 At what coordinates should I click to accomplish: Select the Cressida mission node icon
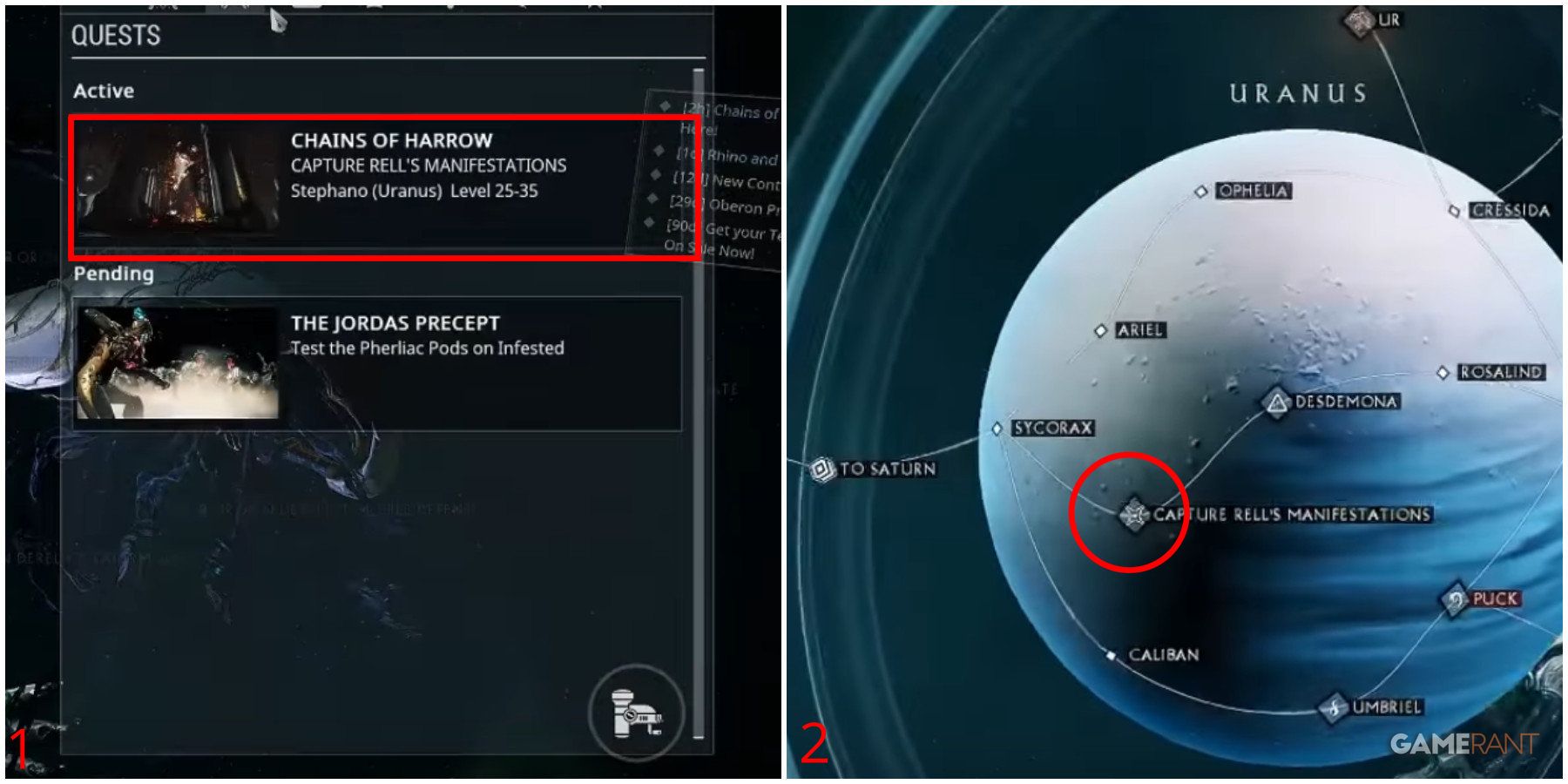pyautogui.click(x=1455, y=209)
